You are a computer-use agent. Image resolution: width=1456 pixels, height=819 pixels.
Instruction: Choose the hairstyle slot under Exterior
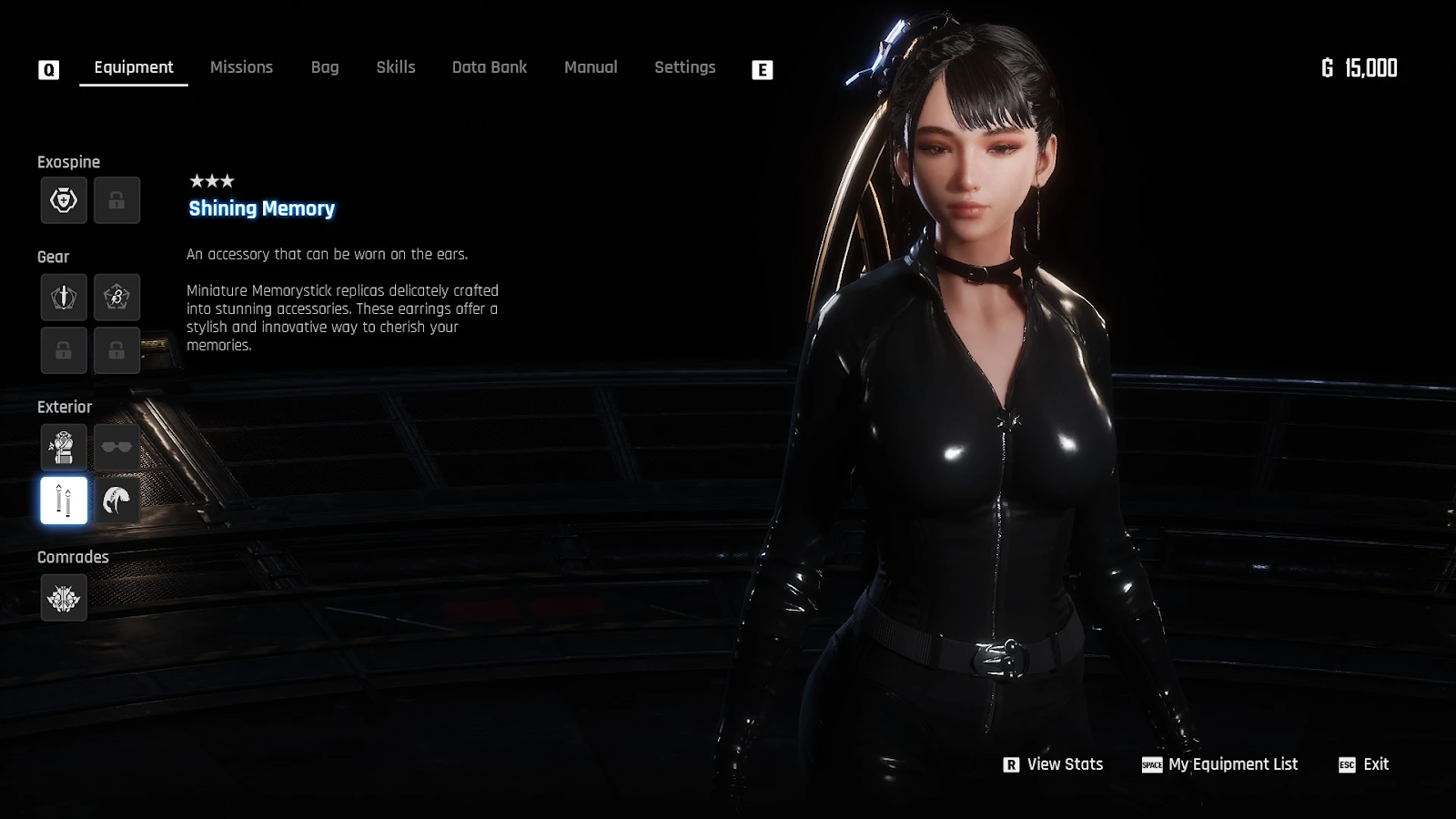pyautogui.click(x=116, y=500)
